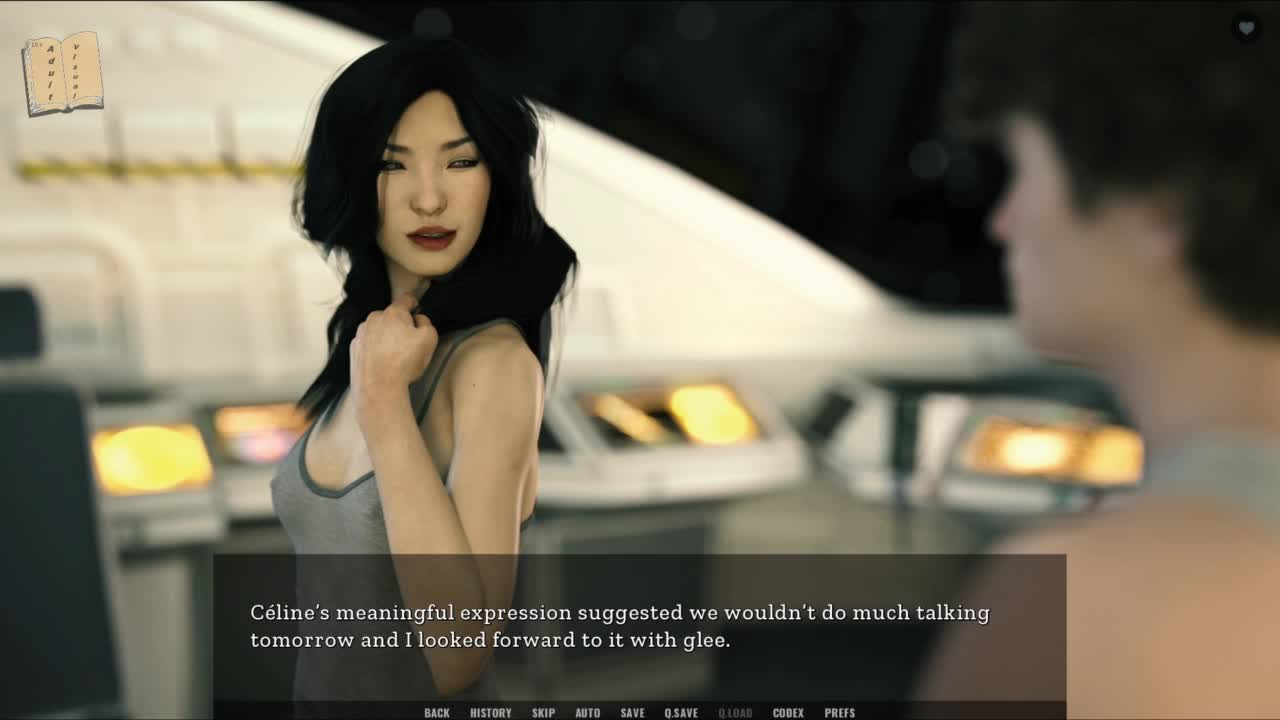Advance the dialogue text box
The height and width of the screenshot is (720, 1280).
point(639,626)
